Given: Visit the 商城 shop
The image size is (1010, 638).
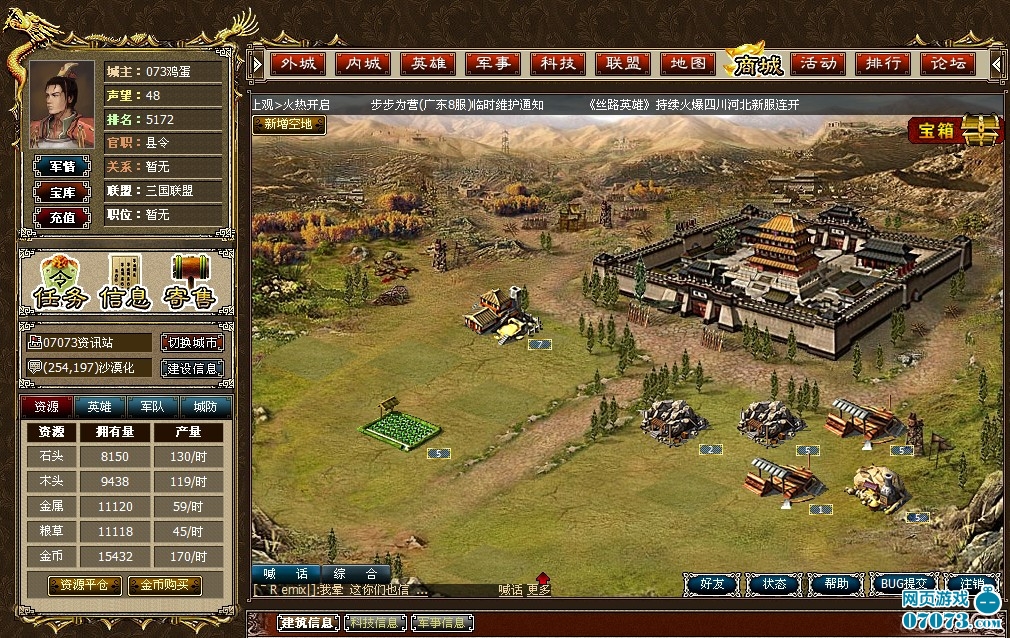Looking at the screenshot, I should click(x=756, y=65).
